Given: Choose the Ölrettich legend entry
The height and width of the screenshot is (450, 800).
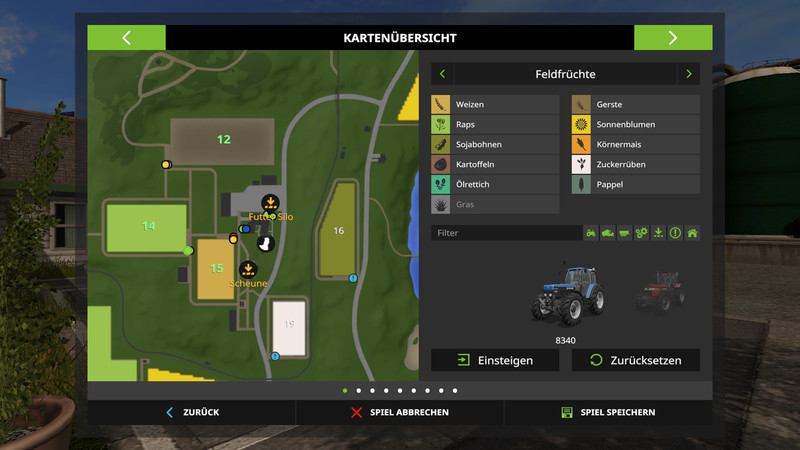Looking at the screenshot, I should click(495, 185).
